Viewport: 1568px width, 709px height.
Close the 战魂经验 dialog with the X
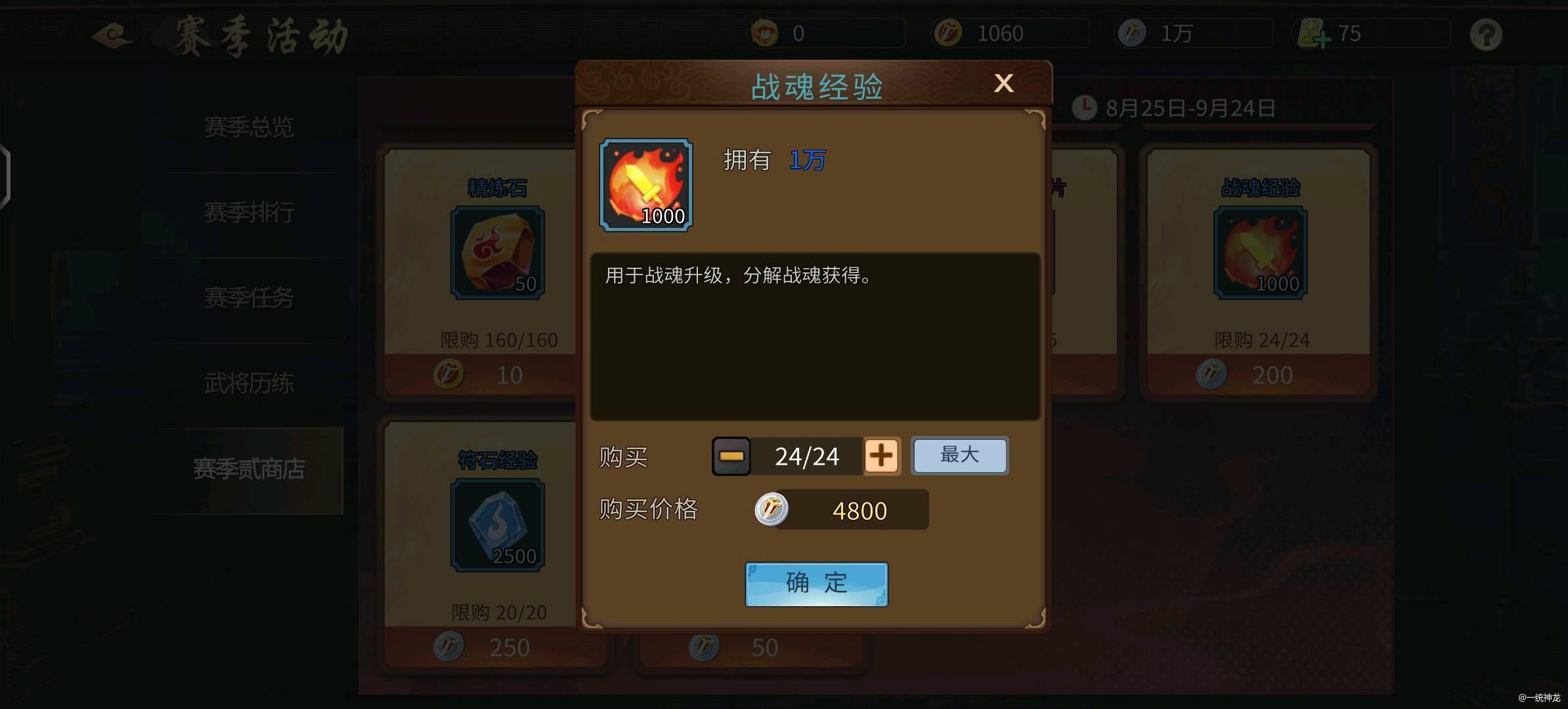[1004, 83]
